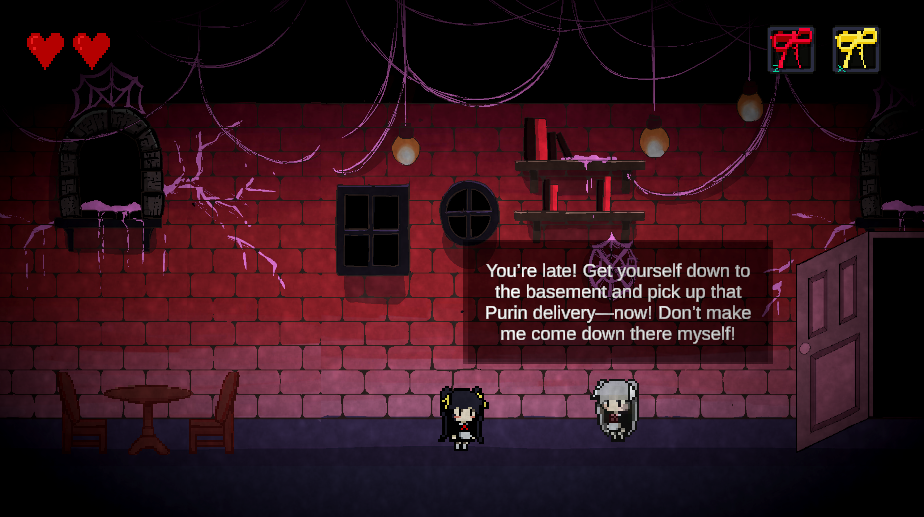Advance the "You're late!" dialogue box
This screenshot has height=517, width=924.
(x=618, y=302)
